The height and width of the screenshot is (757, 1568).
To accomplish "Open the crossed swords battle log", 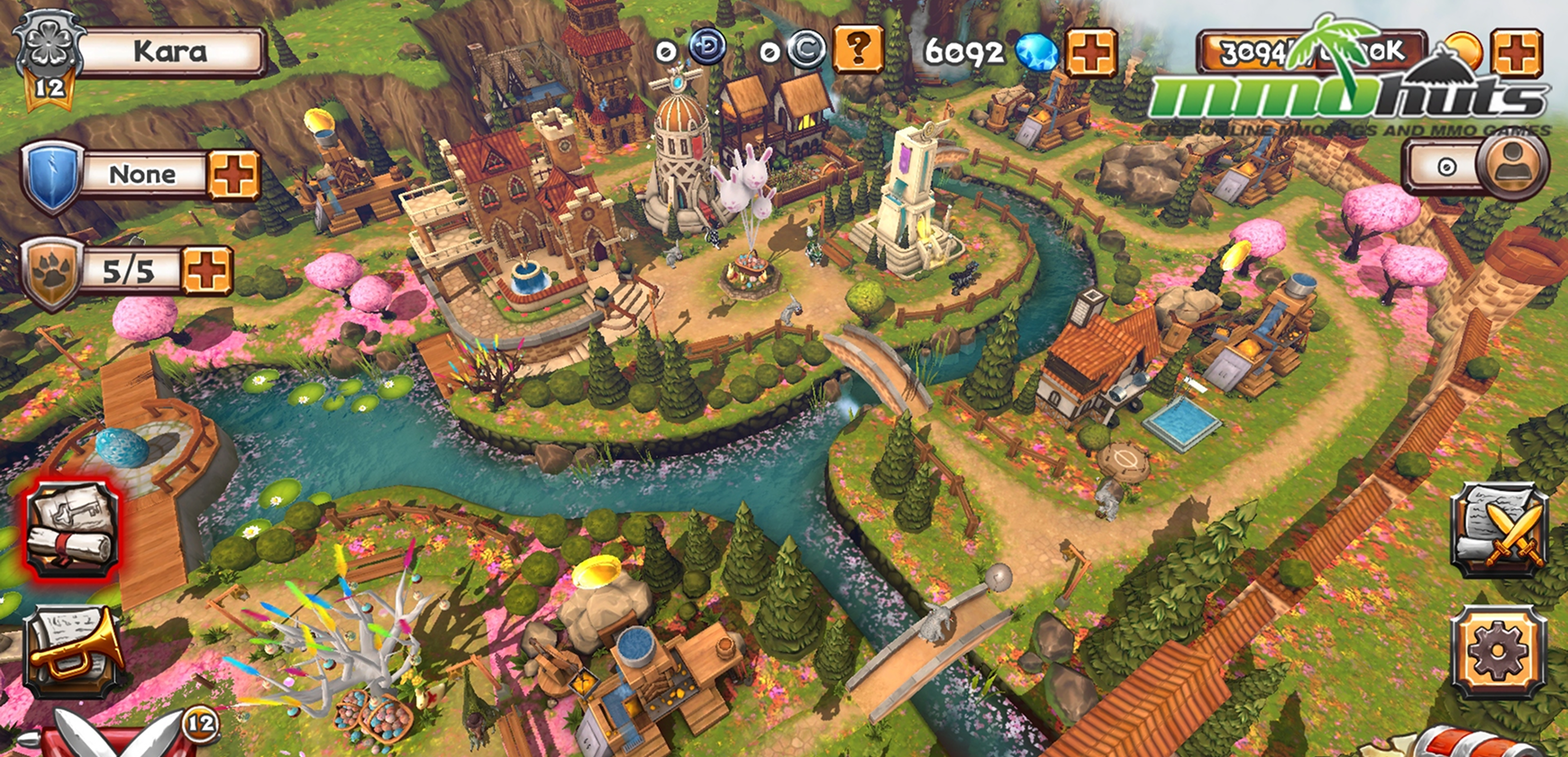I will coord(1499,530).
